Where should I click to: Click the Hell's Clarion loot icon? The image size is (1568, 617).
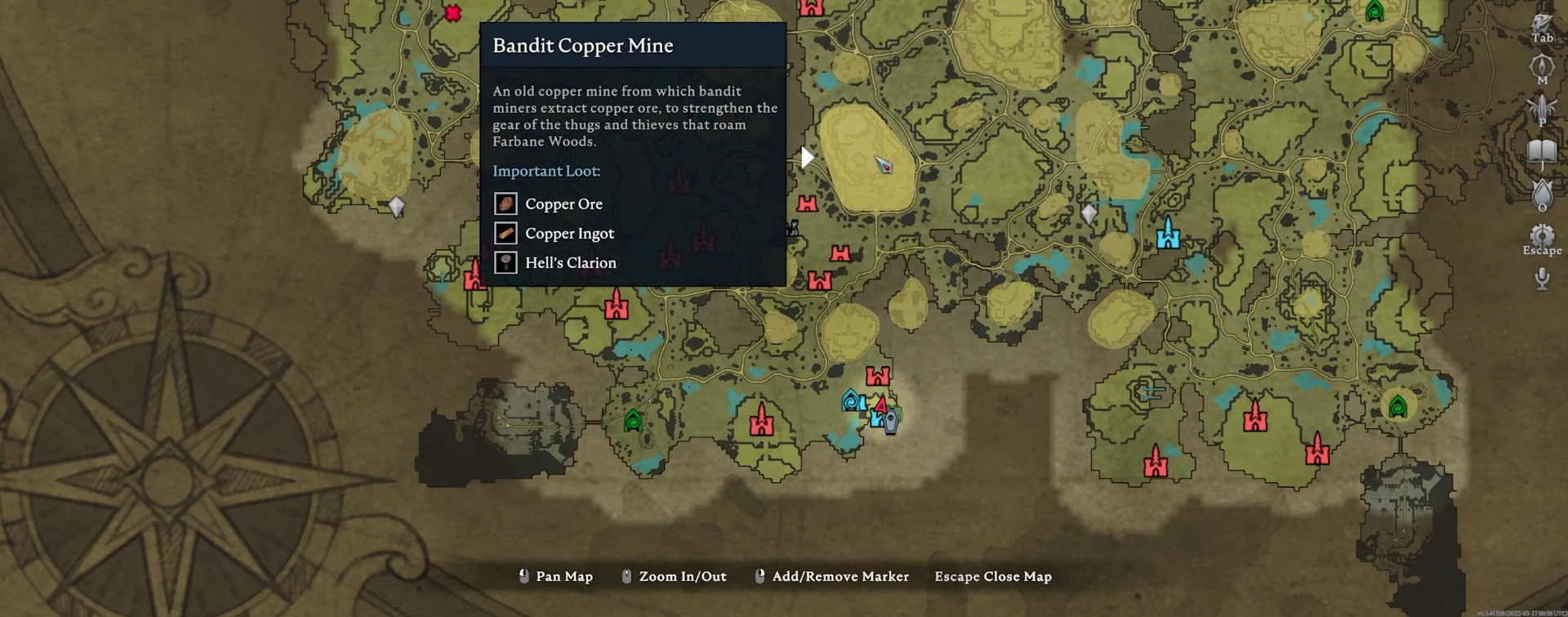tap(506, 262)
